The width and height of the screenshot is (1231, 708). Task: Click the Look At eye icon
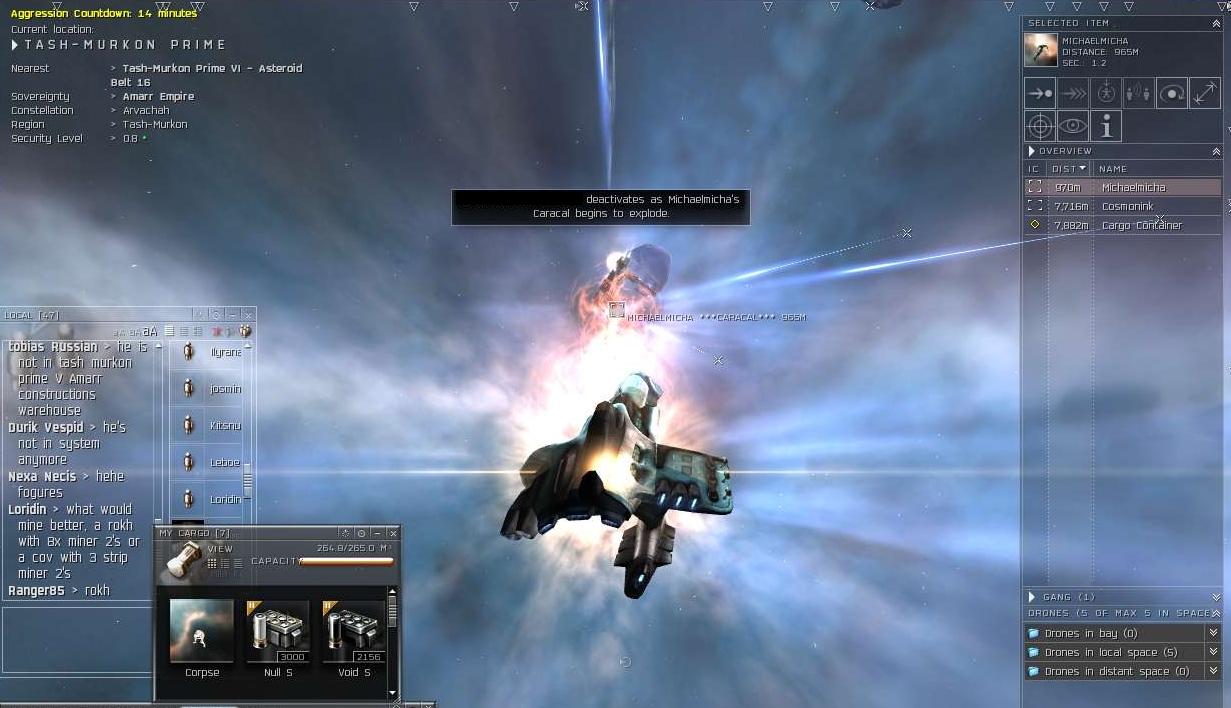coord(1073,126)
